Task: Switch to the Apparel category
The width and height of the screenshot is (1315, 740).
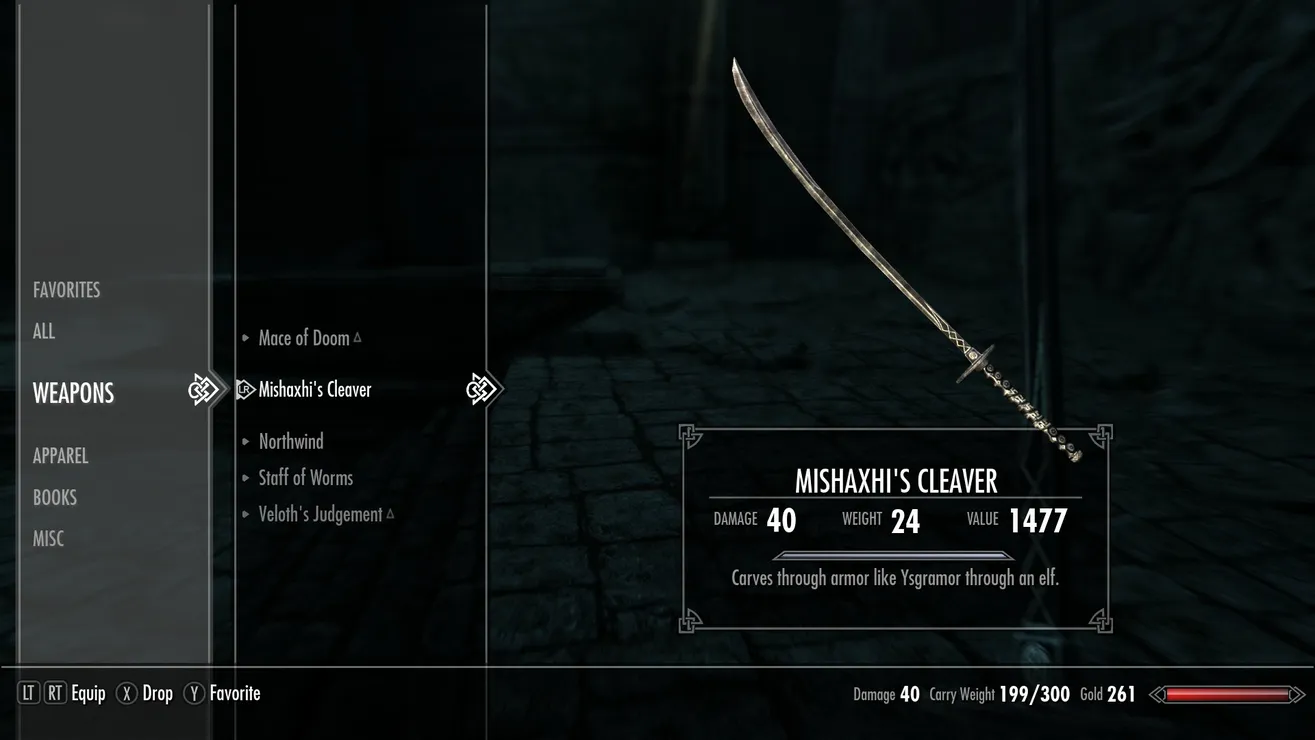Action: 61,455
